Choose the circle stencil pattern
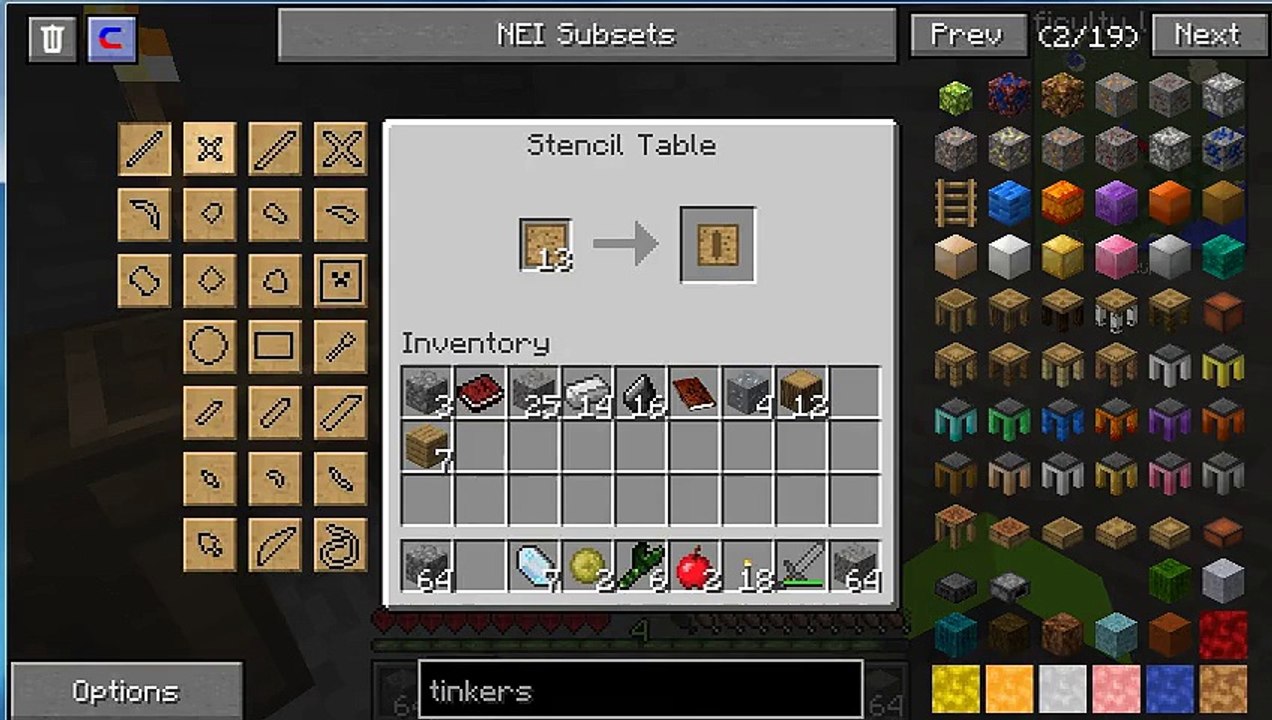The width and height of the screenshot is (1272, 720). point(209,346)
